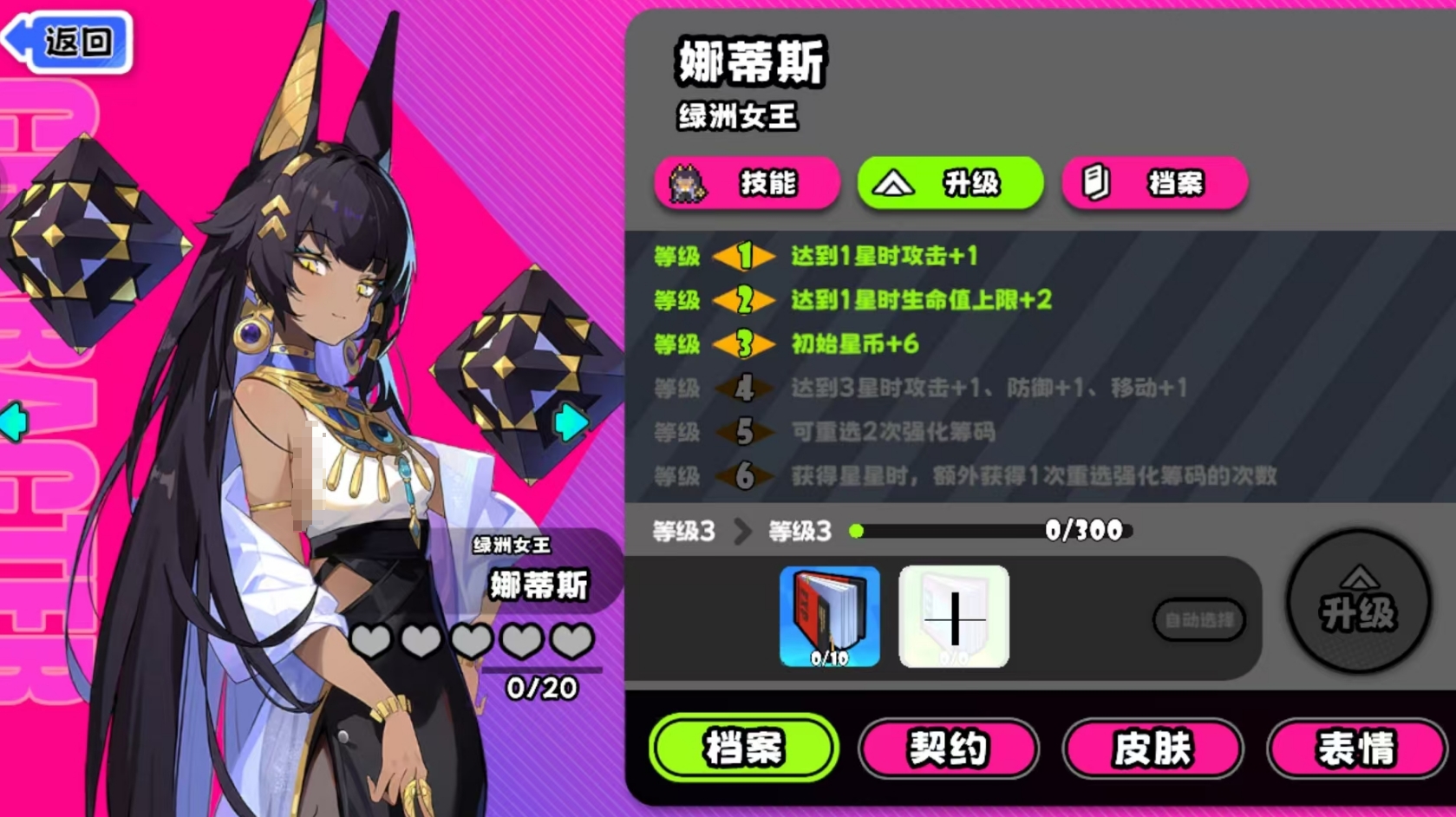Select the 皮肤 skin tab

click(x=1153, y=748)
